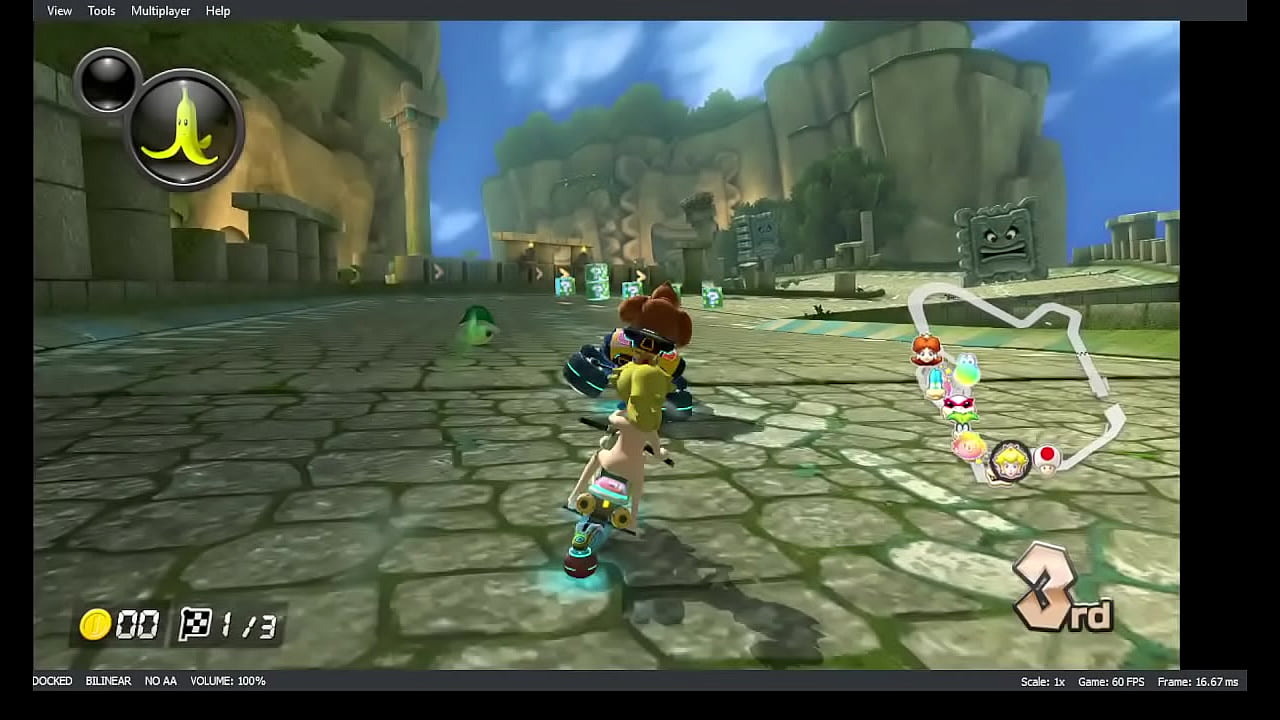
Task: Click the banana item icon in the item slot
Action: point(183,122)
